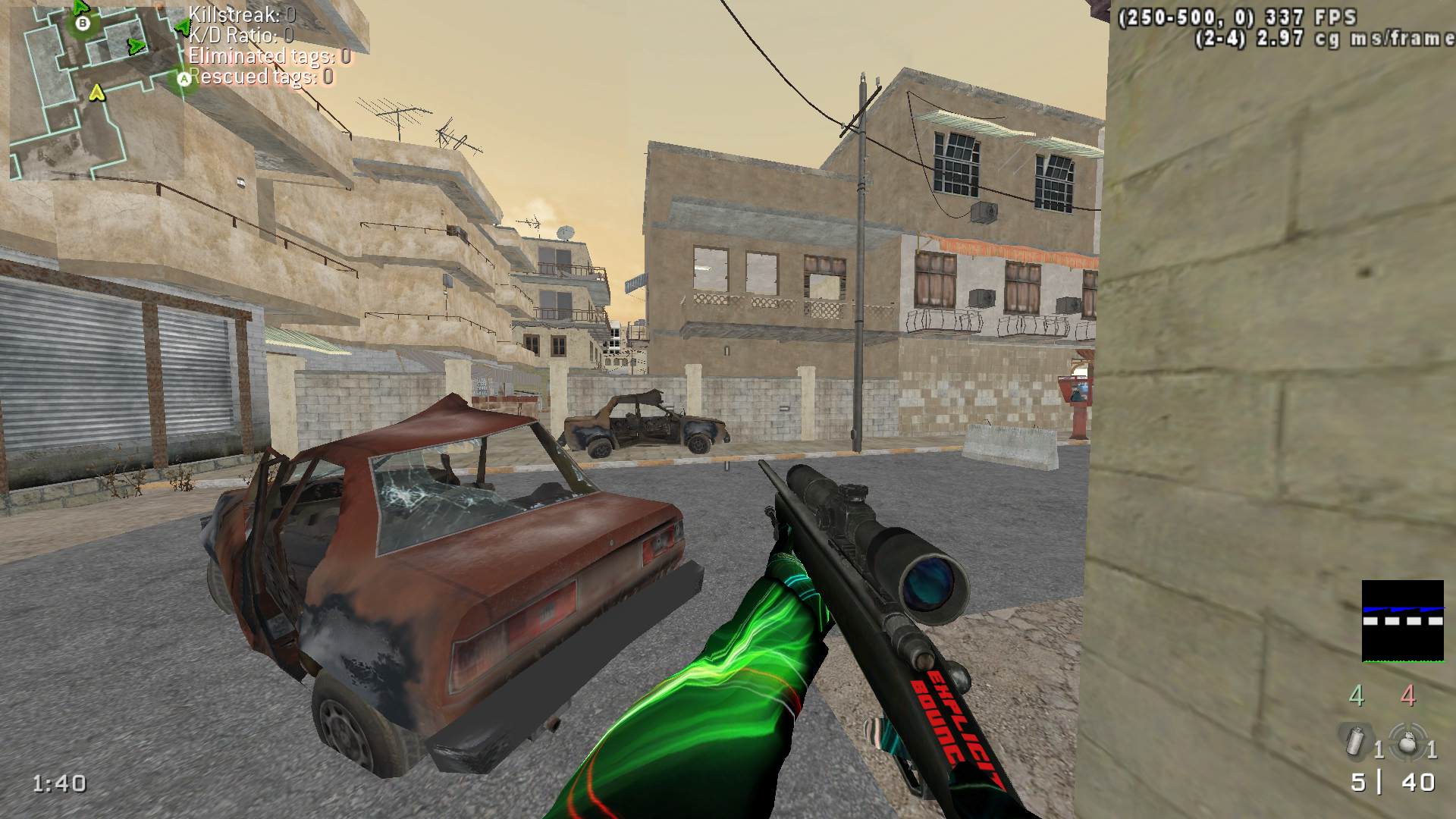Screen dimensions: 1456x819
Task: Open the minimap in the corner
Action: coord(97,91)
